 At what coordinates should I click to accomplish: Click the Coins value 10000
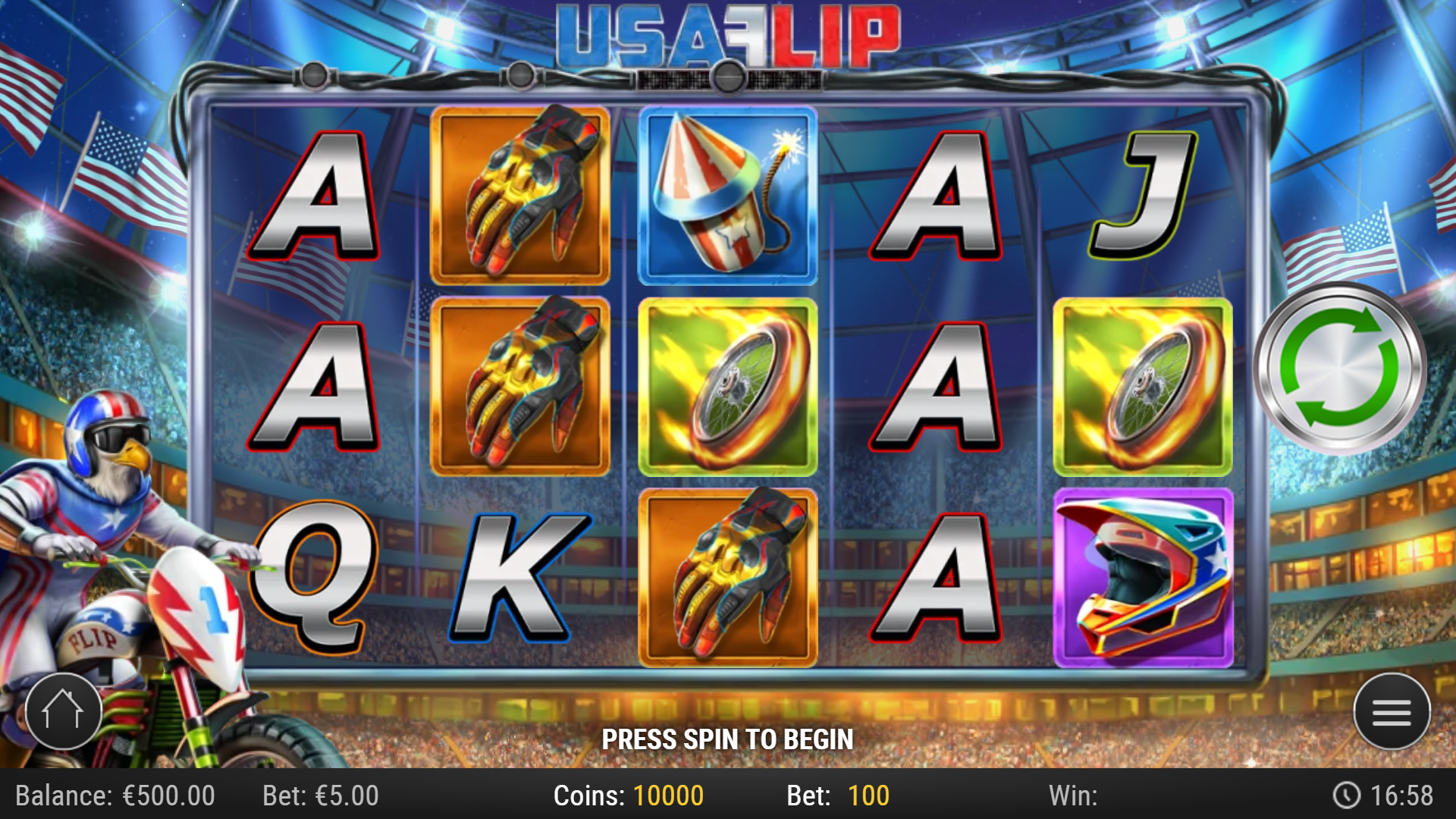(x=667, y=795)
